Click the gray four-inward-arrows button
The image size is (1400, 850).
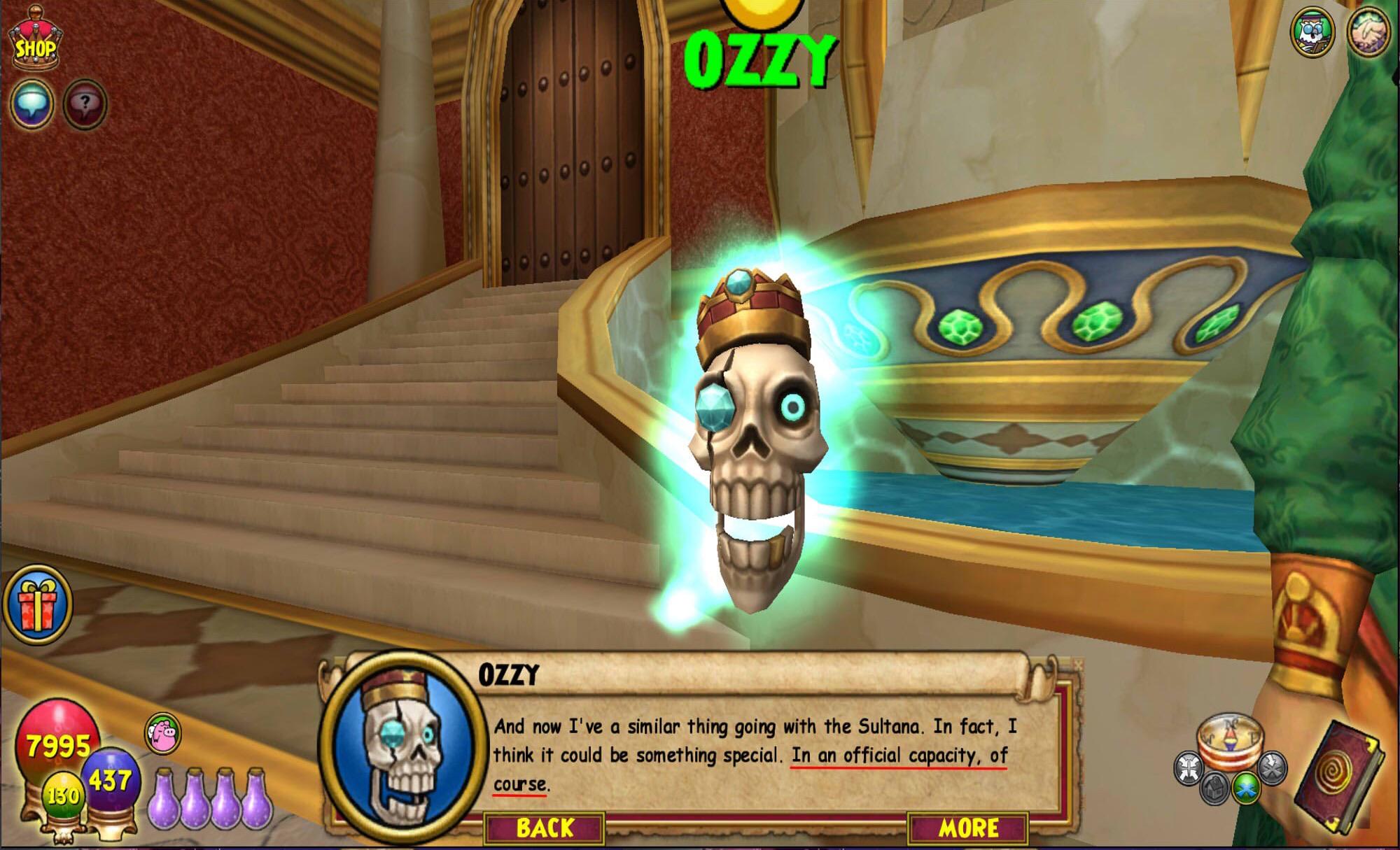[1189, 769]
